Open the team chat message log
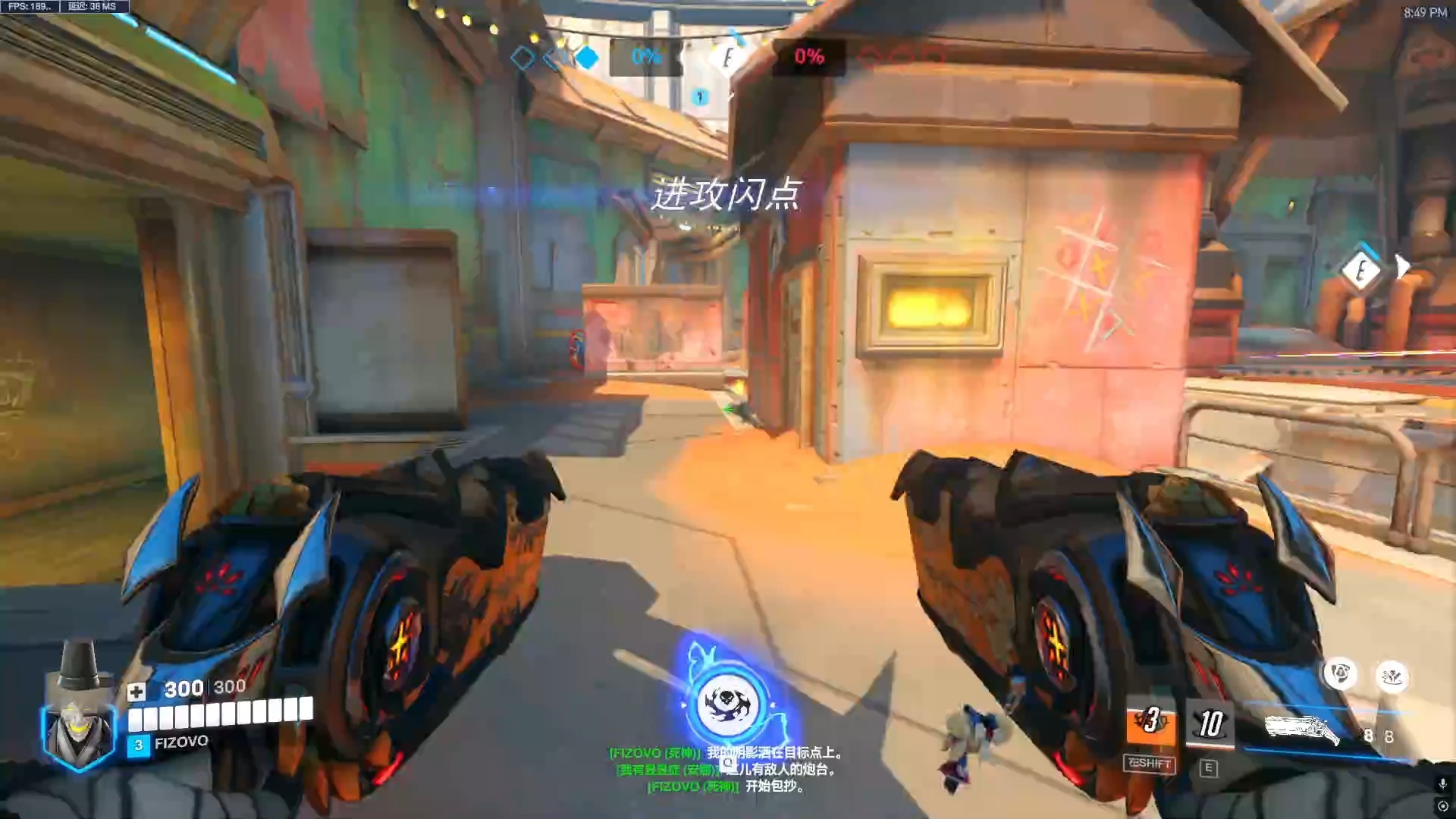The image size is (1456, 819). pos(726,769)
